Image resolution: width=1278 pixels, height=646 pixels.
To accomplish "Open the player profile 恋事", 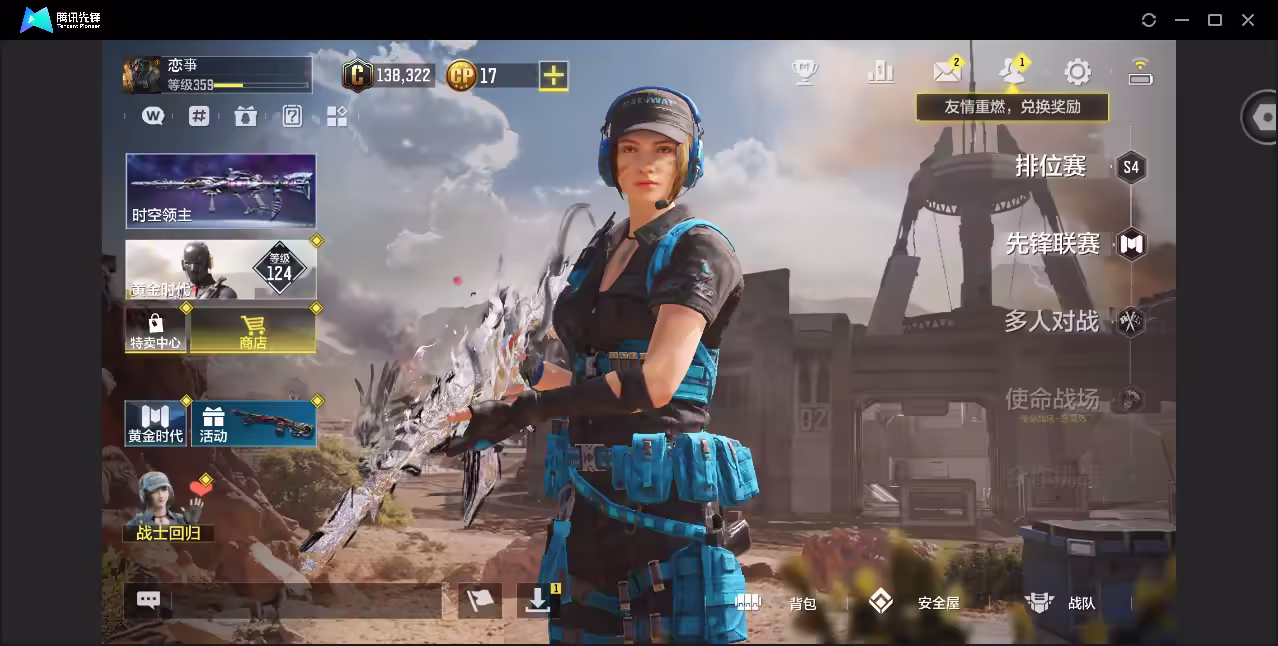I will point(216,74).
